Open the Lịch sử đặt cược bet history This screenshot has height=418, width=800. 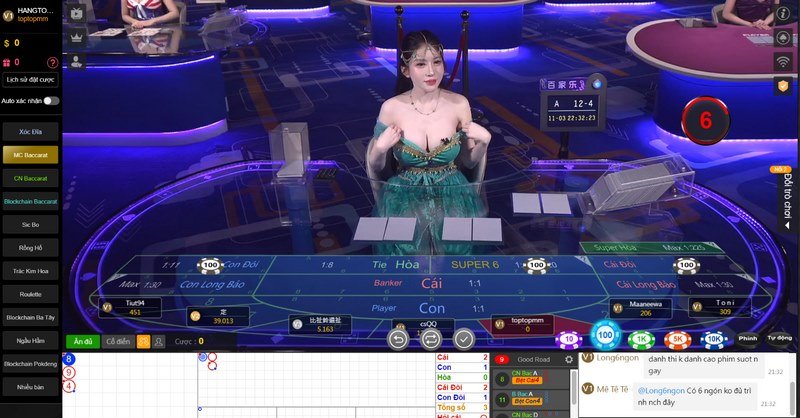pos(30,79)
